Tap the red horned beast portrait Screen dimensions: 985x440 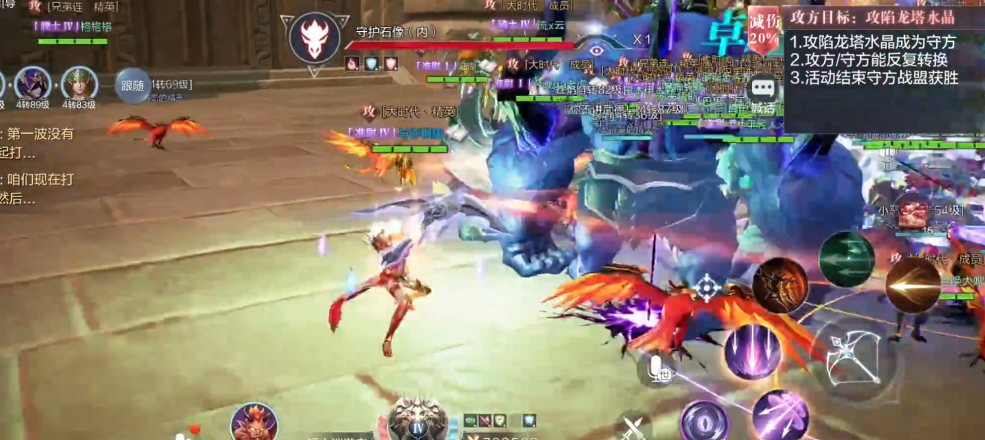pos(254,423)
